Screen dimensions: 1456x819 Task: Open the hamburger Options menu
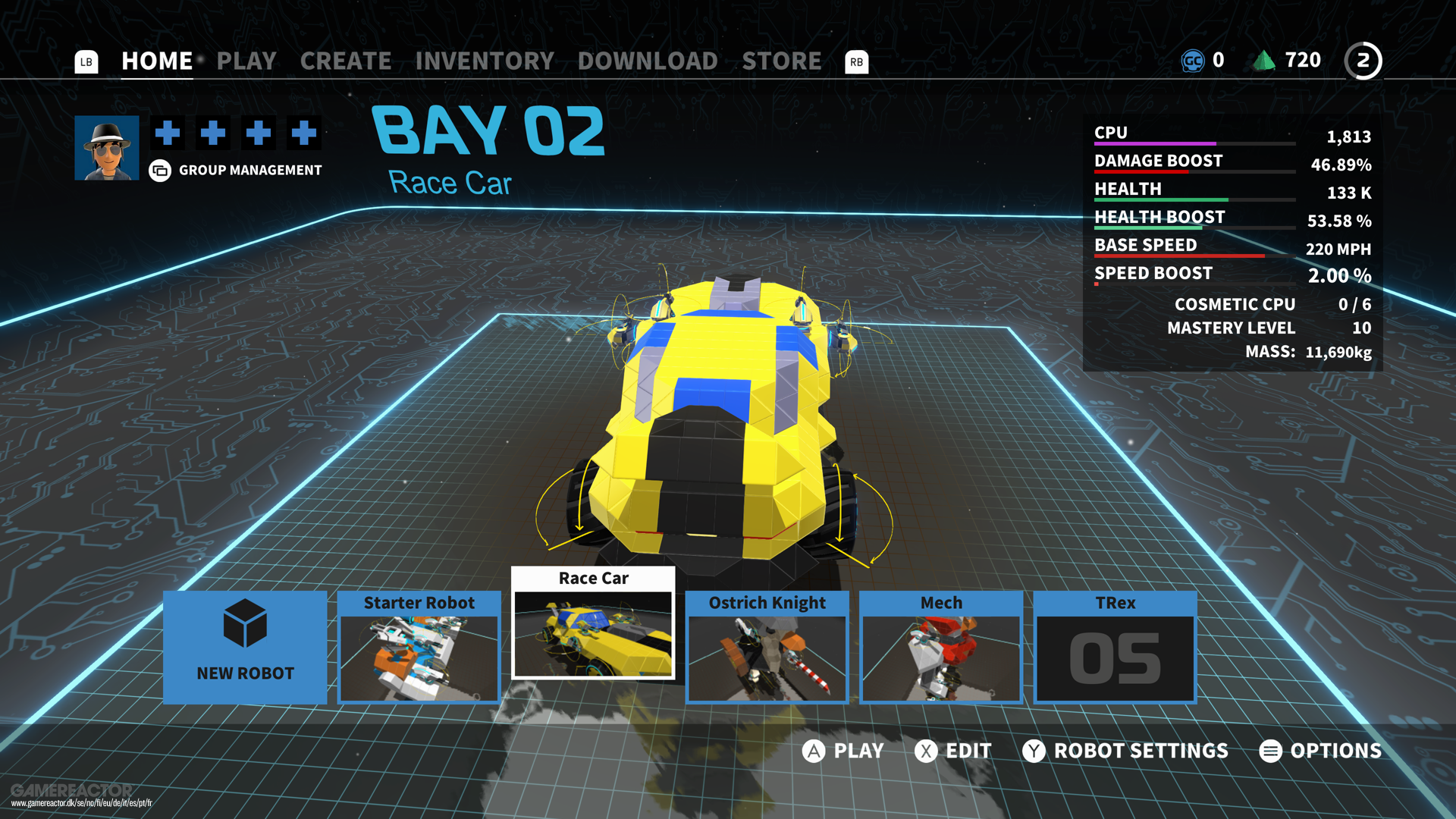pyautogui.click(x=1269, y=752)
